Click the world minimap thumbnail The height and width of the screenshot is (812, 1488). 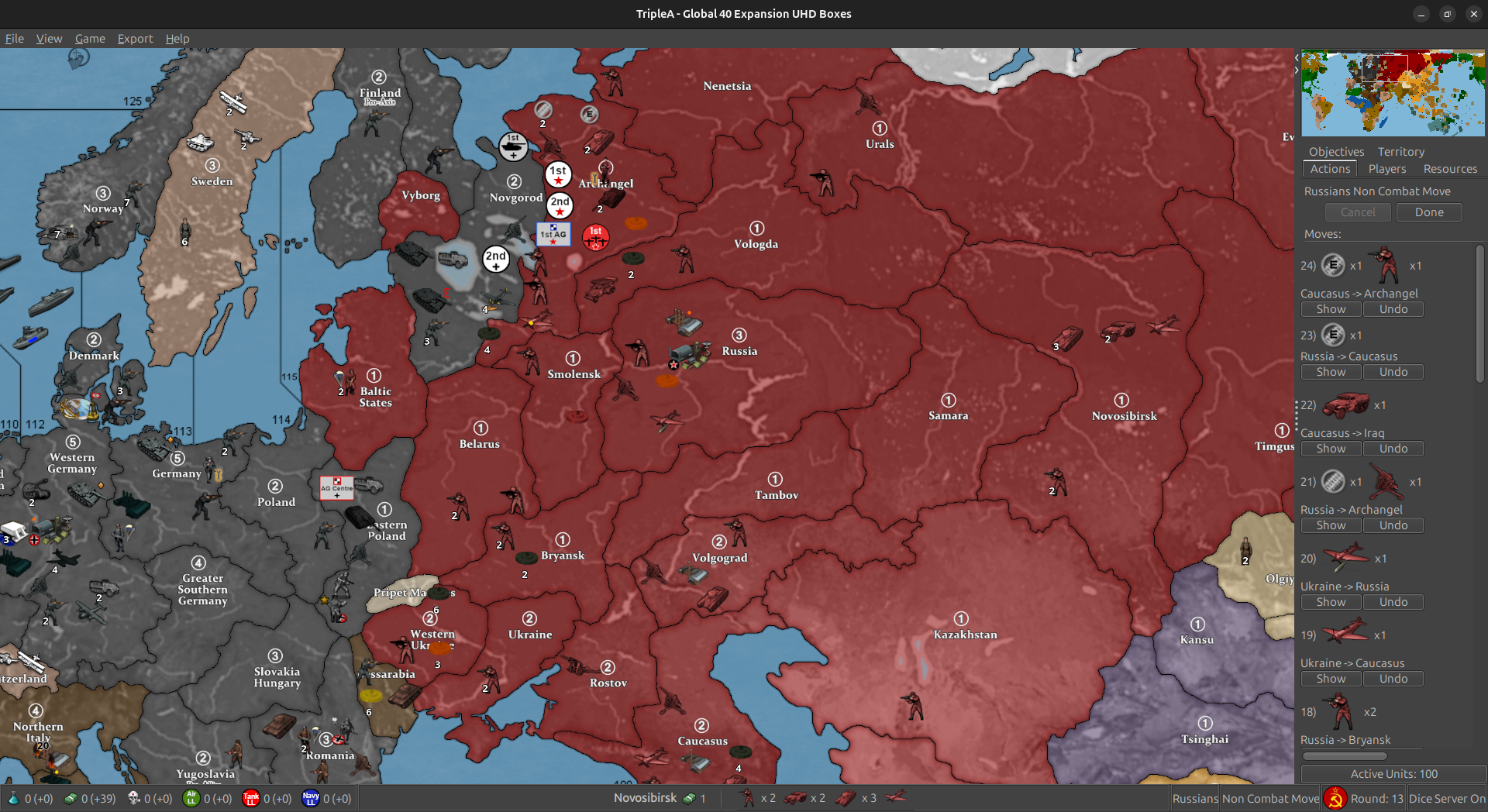[x=1391, y=92]
